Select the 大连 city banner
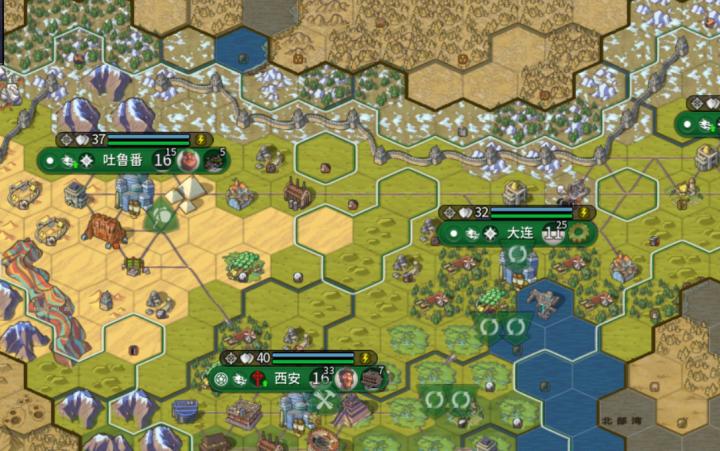Image resolution: width=720 pixels, height=451 pixels. 519,233
